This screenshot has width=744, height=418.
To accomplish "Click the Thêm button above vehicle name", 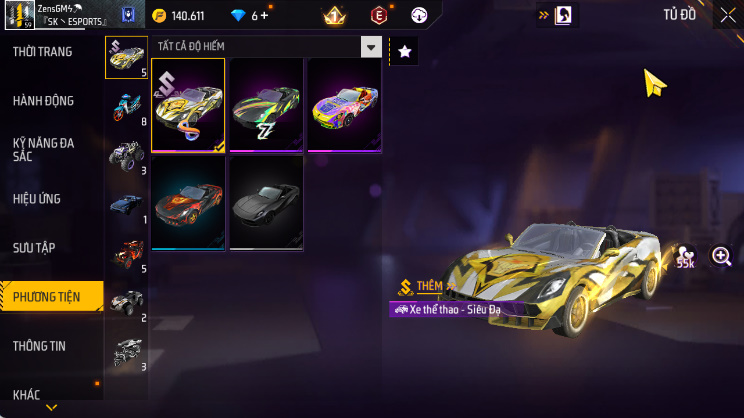I will 429,286.
